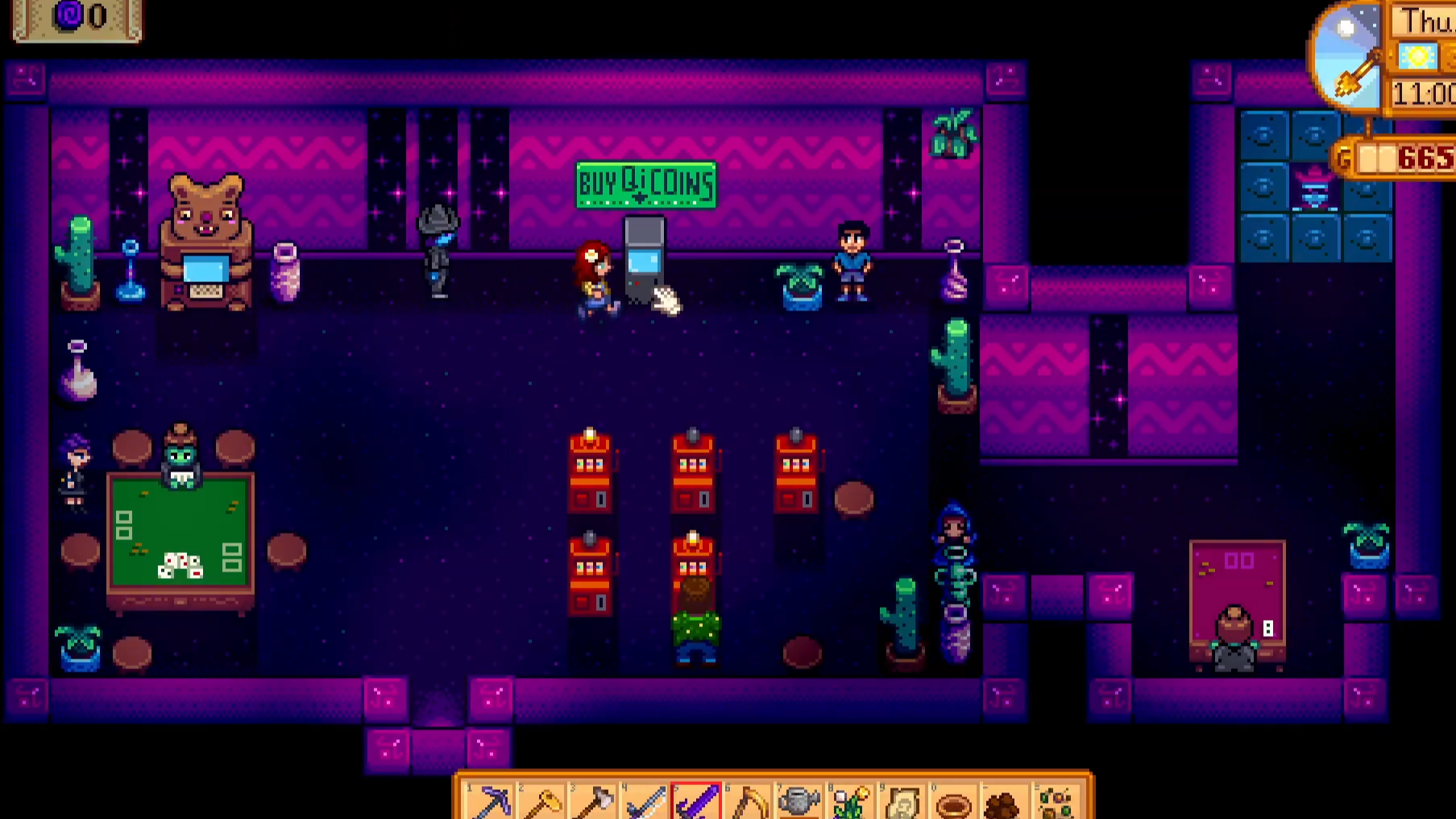Select the flower bouquet item slot
The width and height of the screenshot is (1456, 819).
850,802
